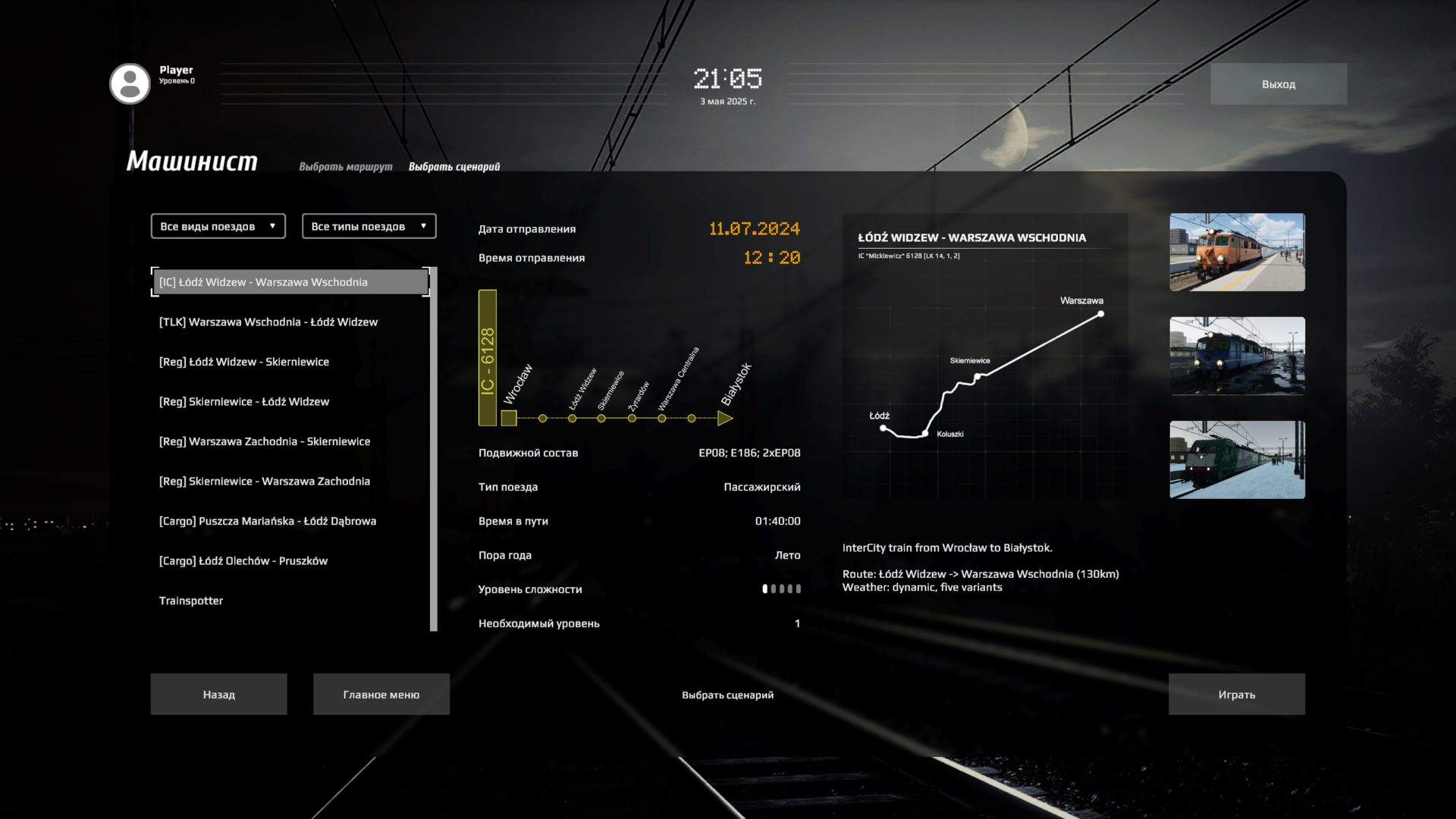Switch to the 'Выбрать маршрут' tab
1456x819 pixels.
pos(345,165)
